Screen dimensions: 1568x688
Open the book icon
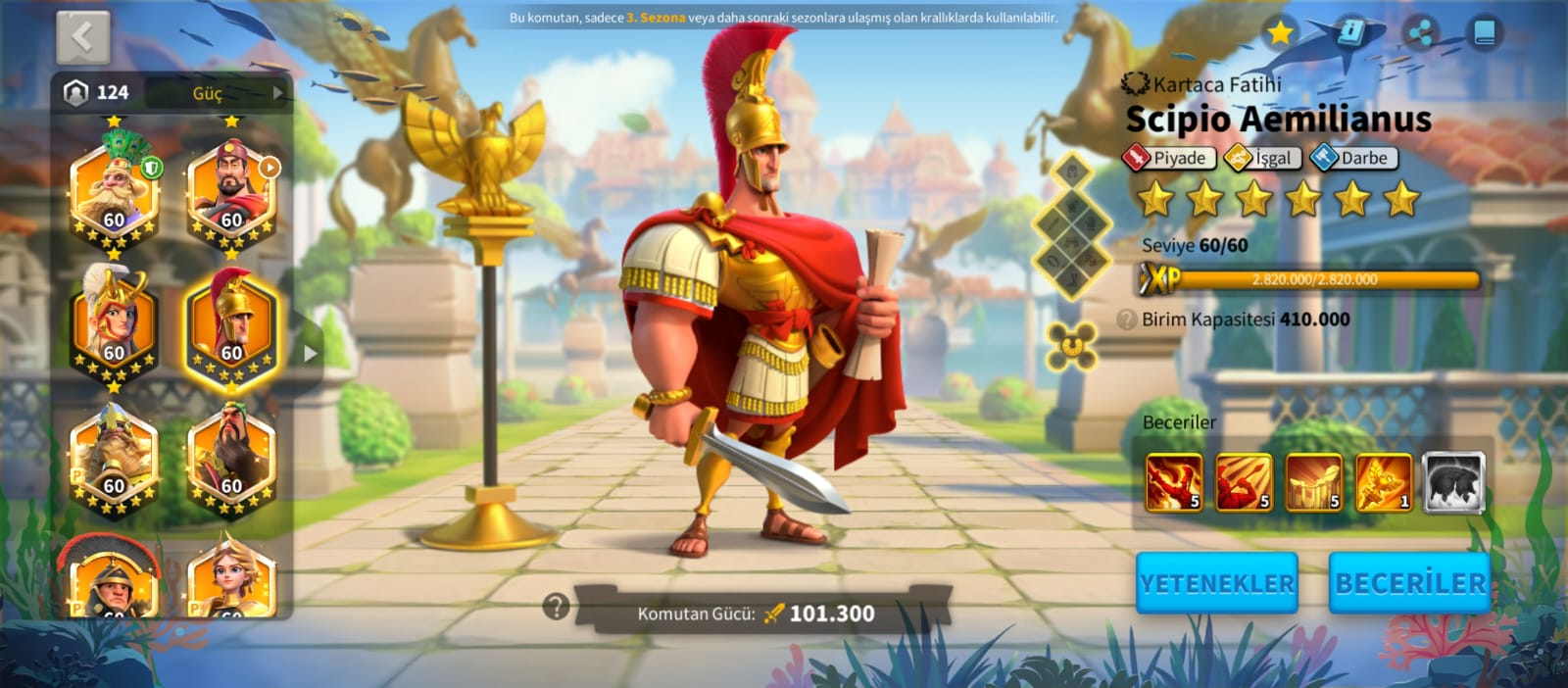1485,33
